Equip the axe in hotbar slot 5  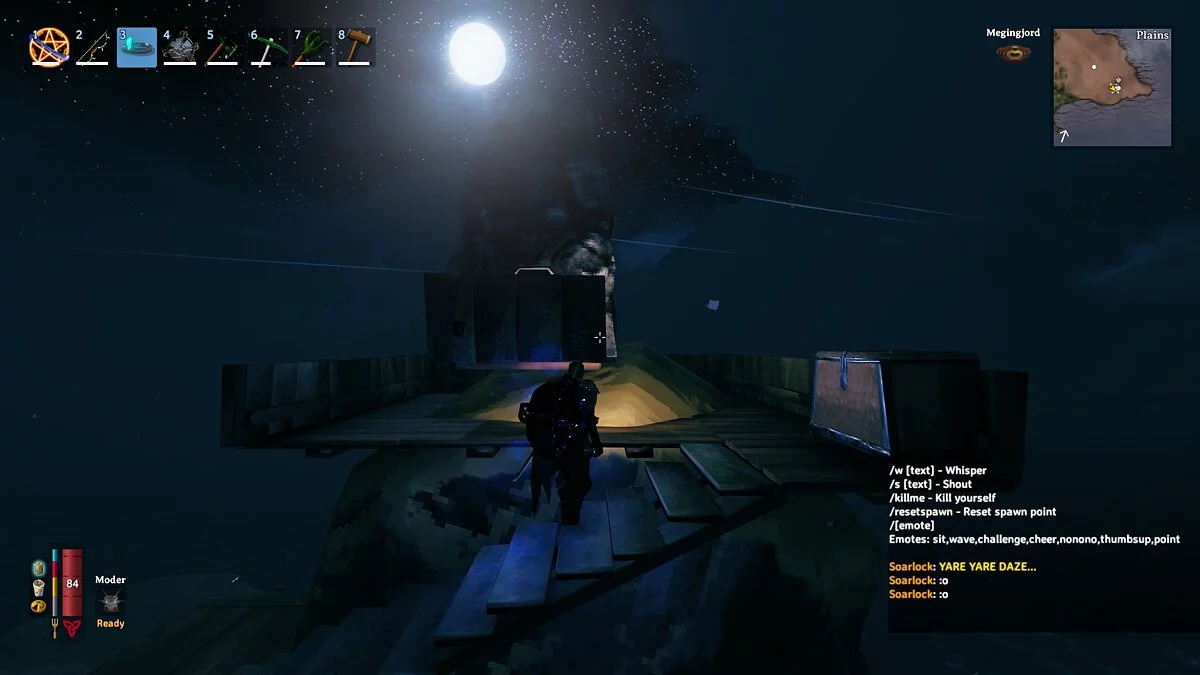(223, 47)
